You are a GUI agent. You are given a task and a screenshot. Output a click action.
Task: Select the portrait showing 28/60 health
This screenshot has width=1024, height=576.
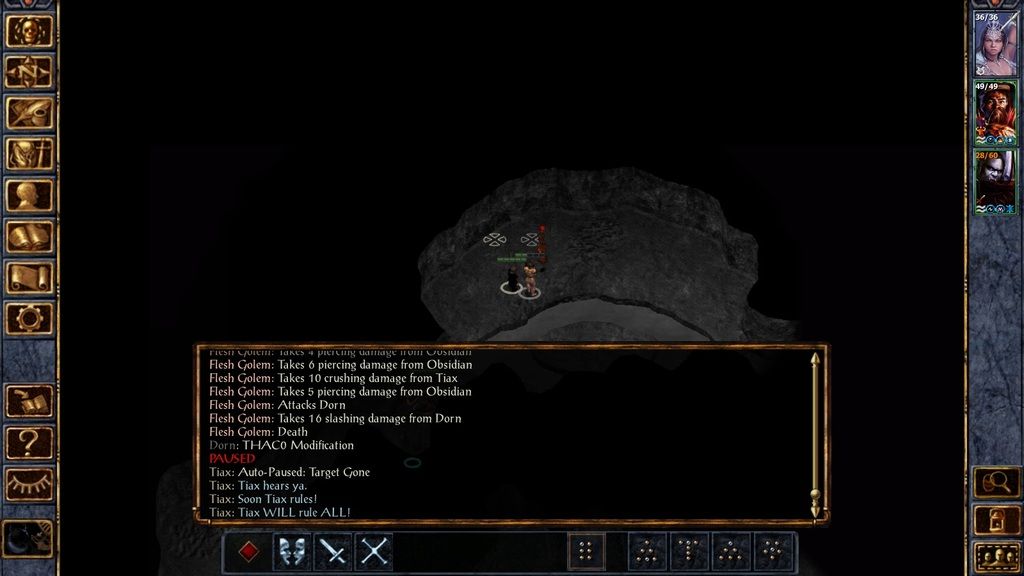[995, 181]
